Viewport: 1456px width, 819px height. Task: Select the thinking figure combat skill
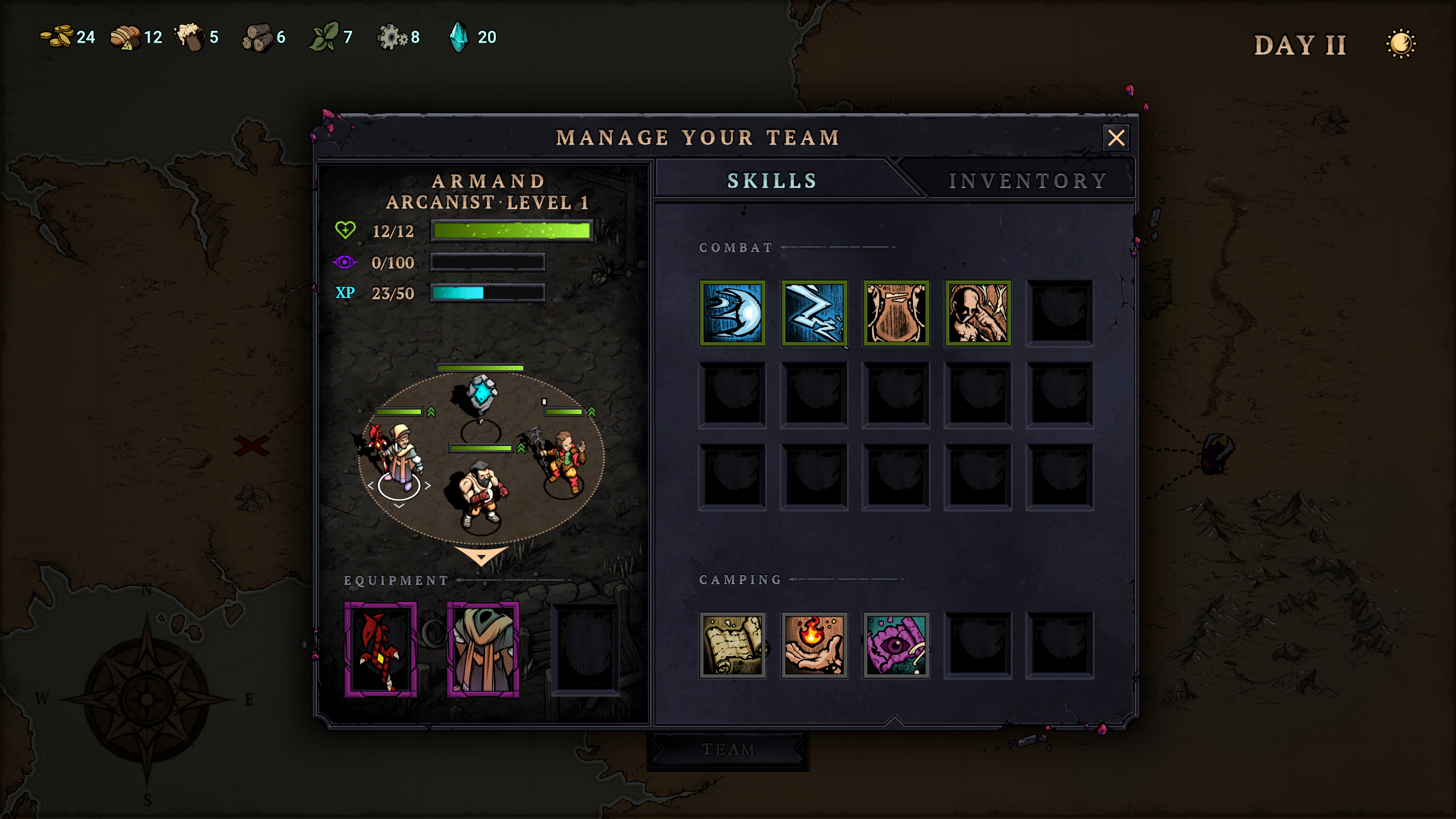(979, 315)
